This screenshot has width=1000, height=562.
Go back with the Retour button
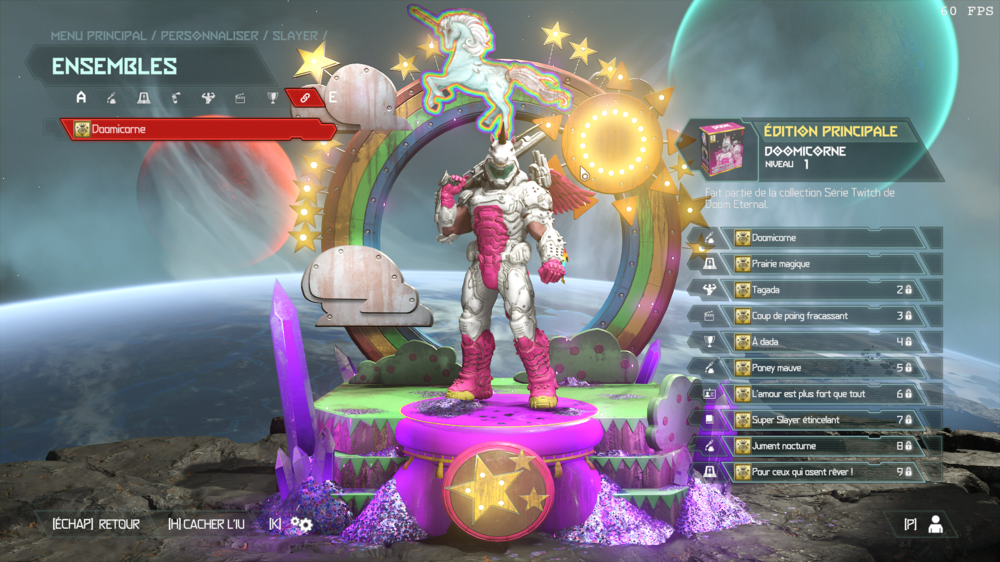point(96,524)
